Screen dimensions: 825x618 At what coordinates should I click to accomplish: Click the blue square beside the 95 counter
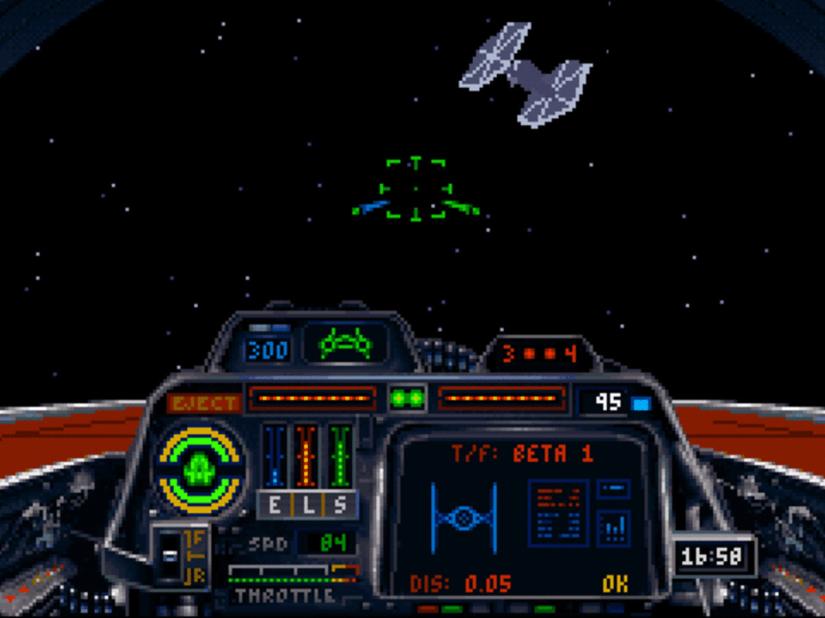642,404
